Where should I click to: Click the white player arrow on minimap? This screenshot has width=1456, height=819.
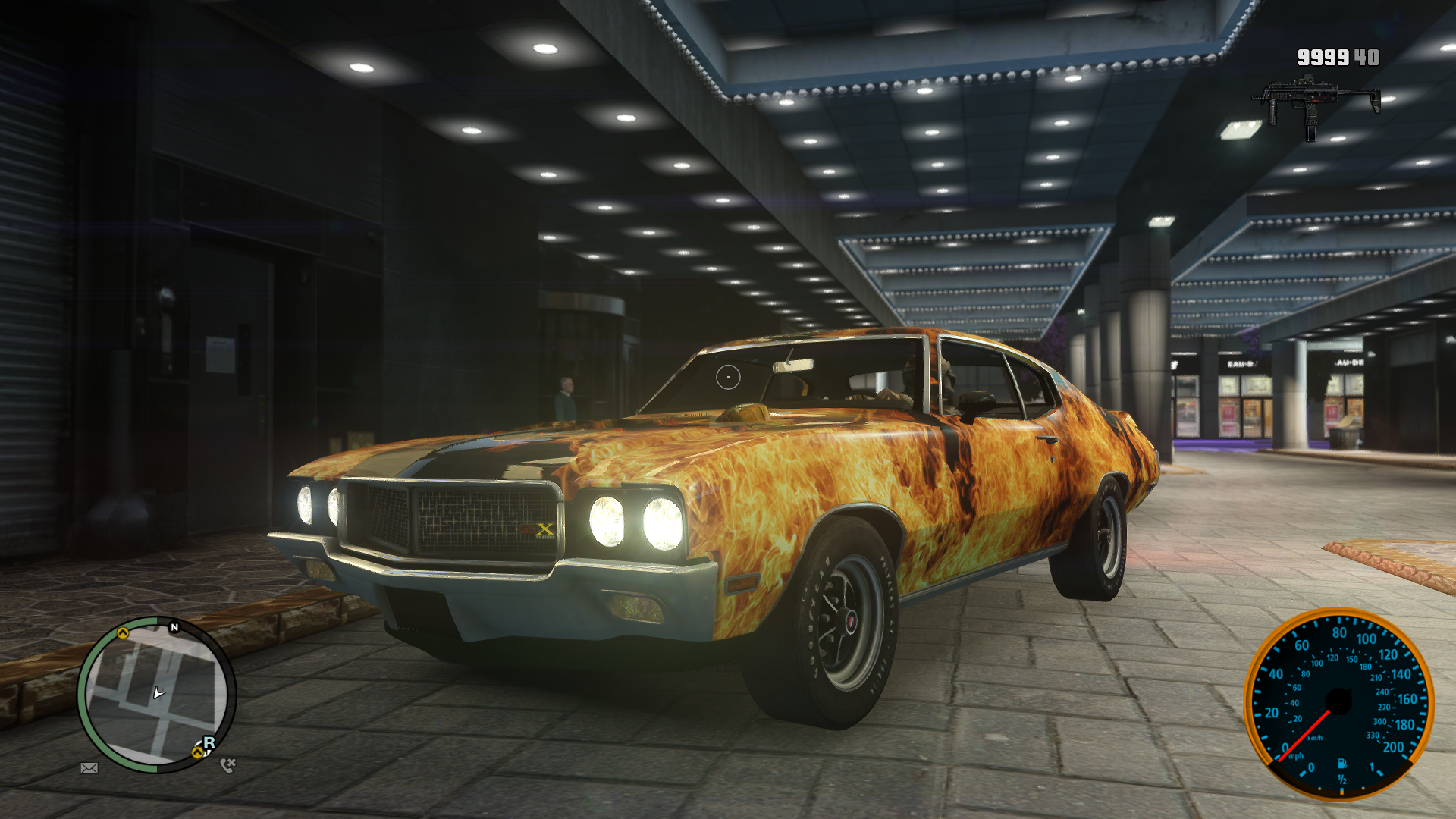[158, 693]
